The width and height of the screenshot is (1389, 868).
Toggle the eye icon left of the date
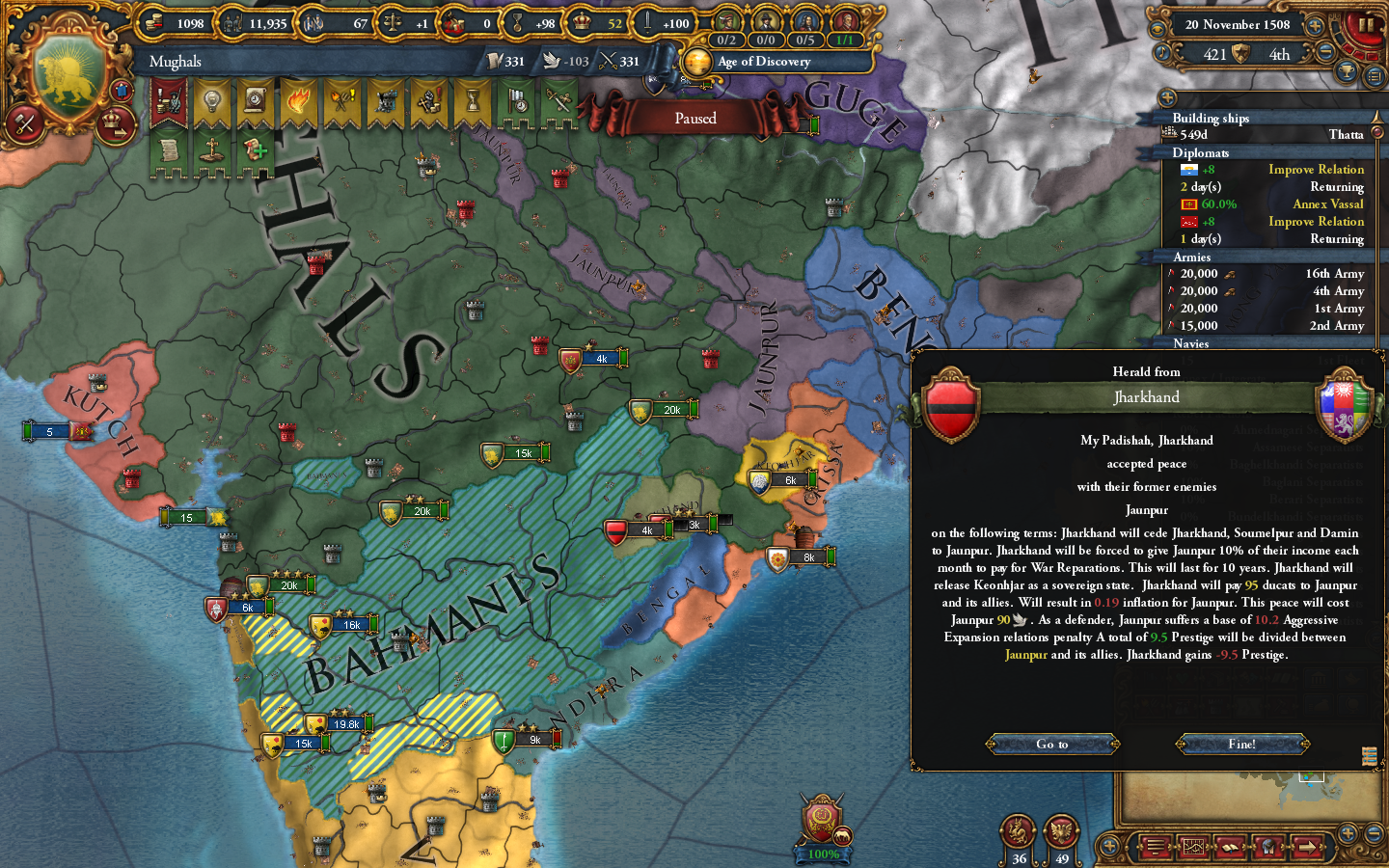[1157, 29]
